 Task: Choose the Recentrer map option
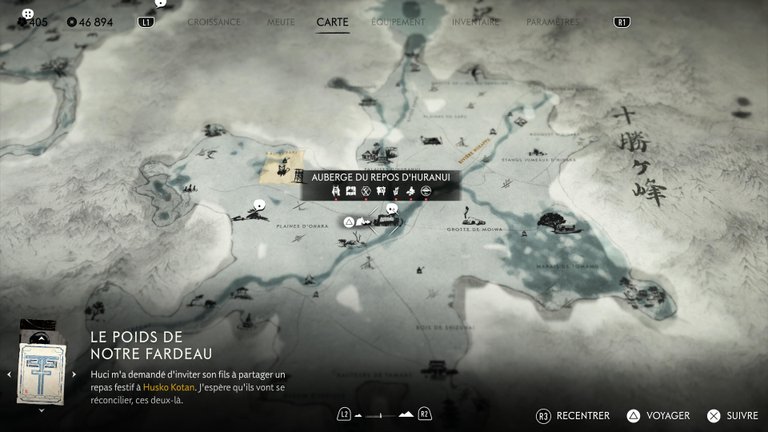coord(574,415)
